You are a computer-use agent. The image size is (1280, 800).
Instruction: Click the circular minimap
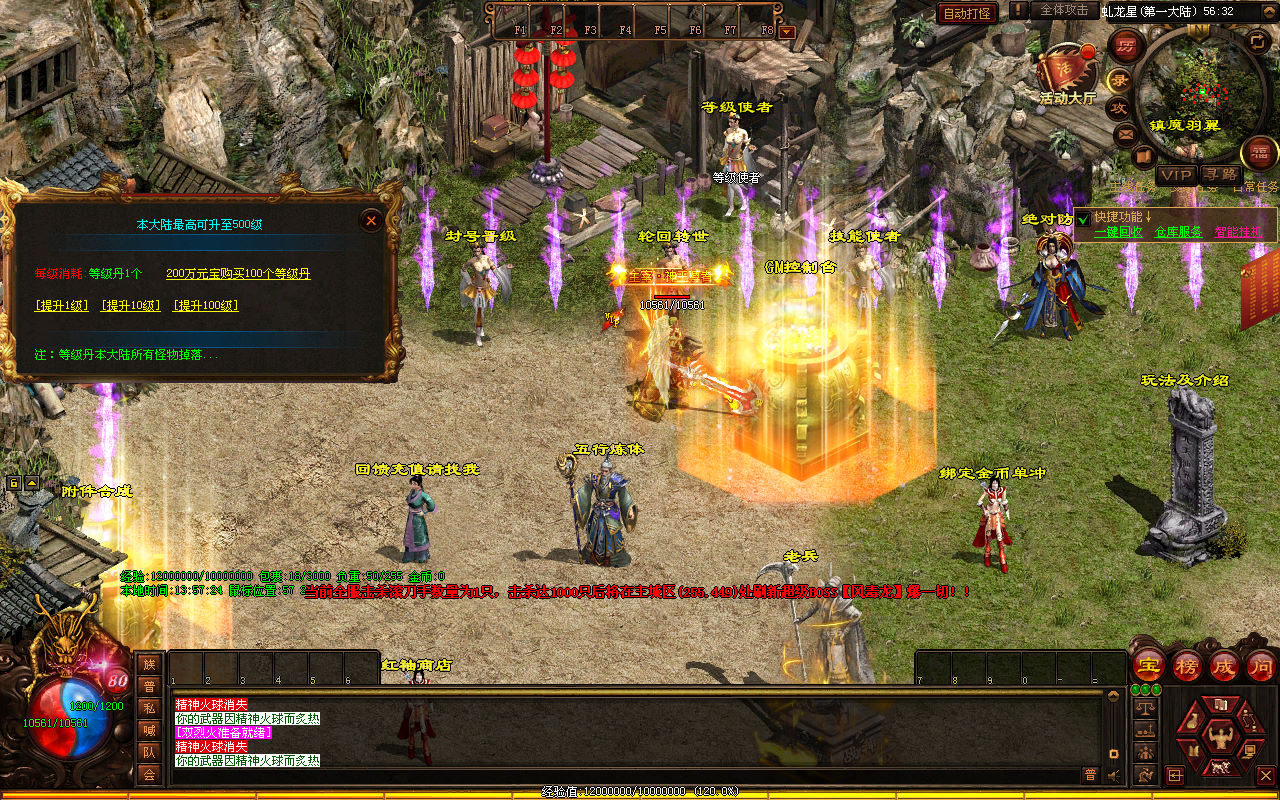coord(1198,93)
